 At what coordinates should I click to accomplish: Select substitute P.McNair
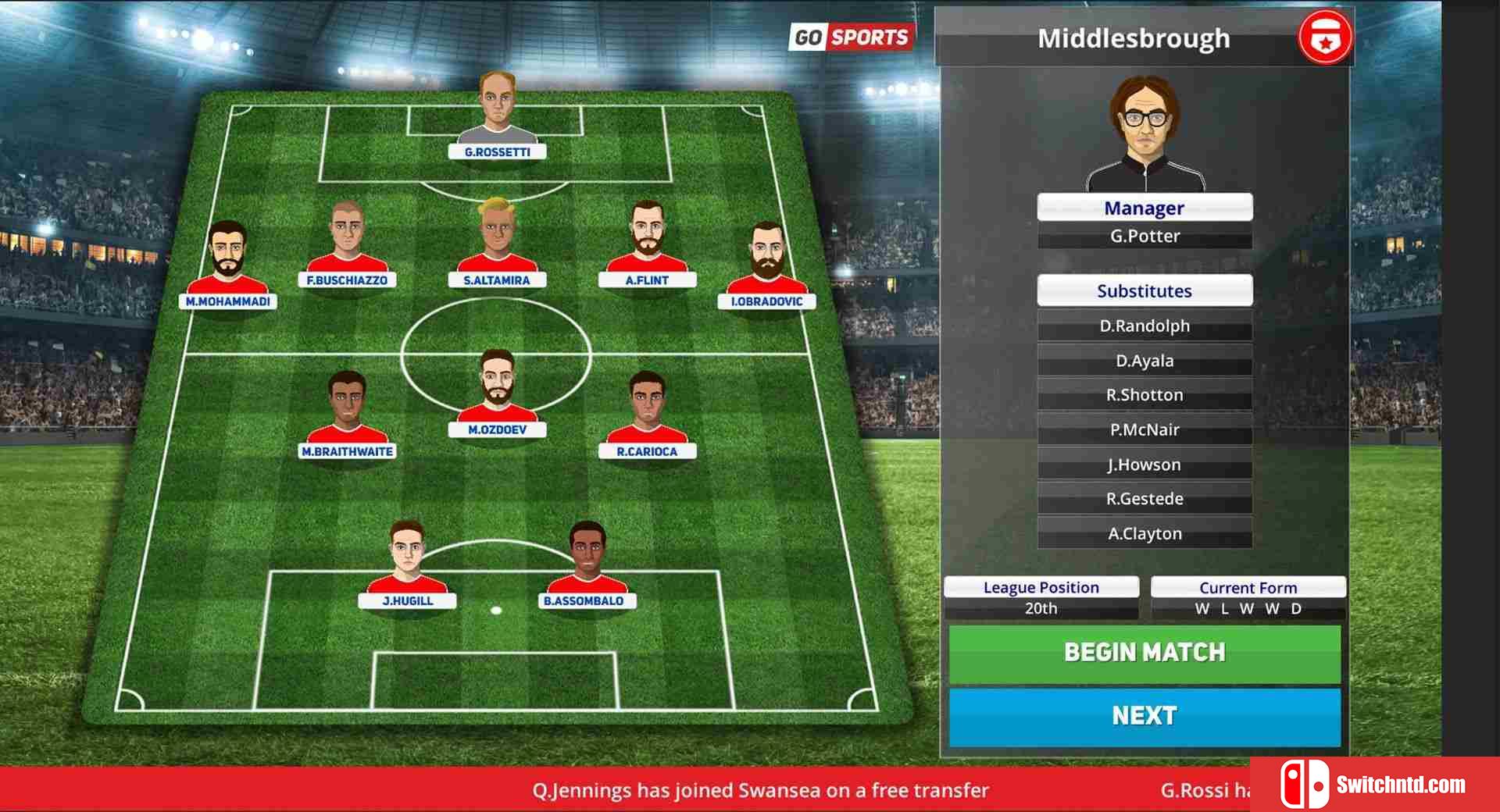[x=1145, y=429]
